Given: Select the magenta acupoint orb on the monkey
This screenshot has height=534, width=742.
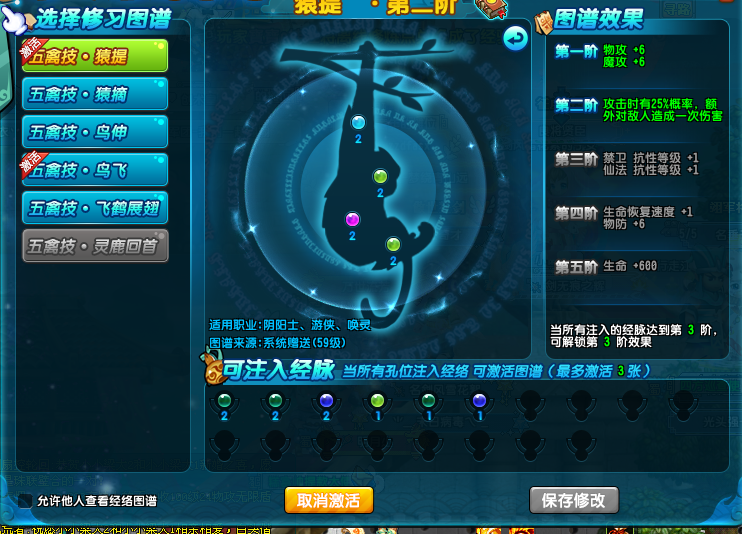Looking at the screenshot, I should 352,219.
